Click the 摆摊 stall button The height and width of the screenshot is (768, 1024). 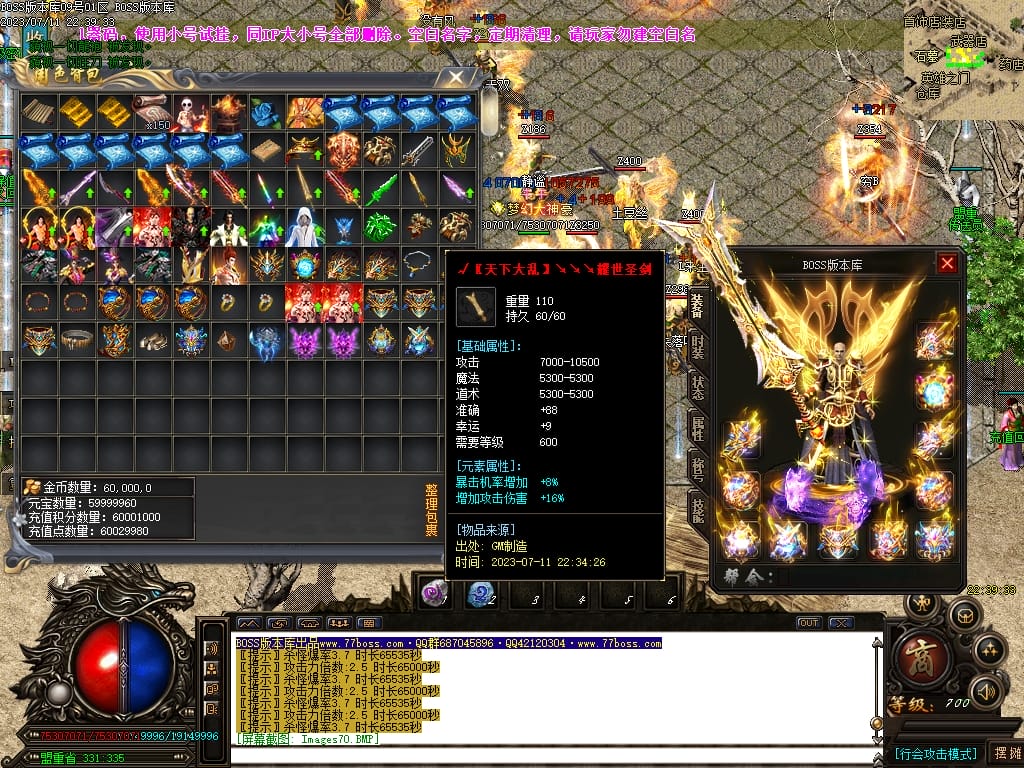1004,752
